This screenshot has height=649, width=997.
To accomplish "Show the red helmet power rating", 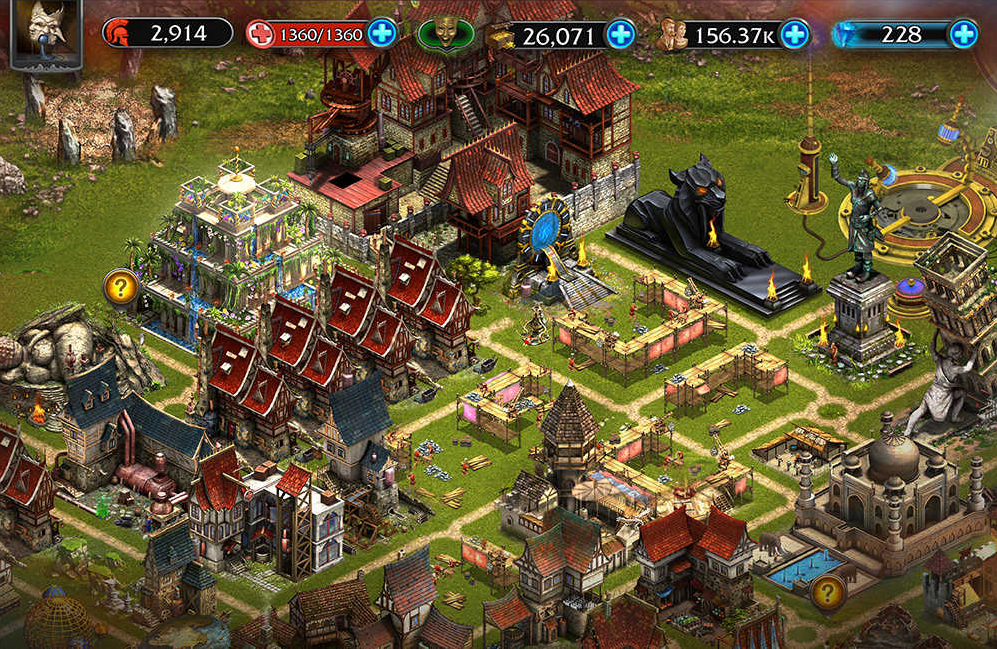I will pos(167,33).
